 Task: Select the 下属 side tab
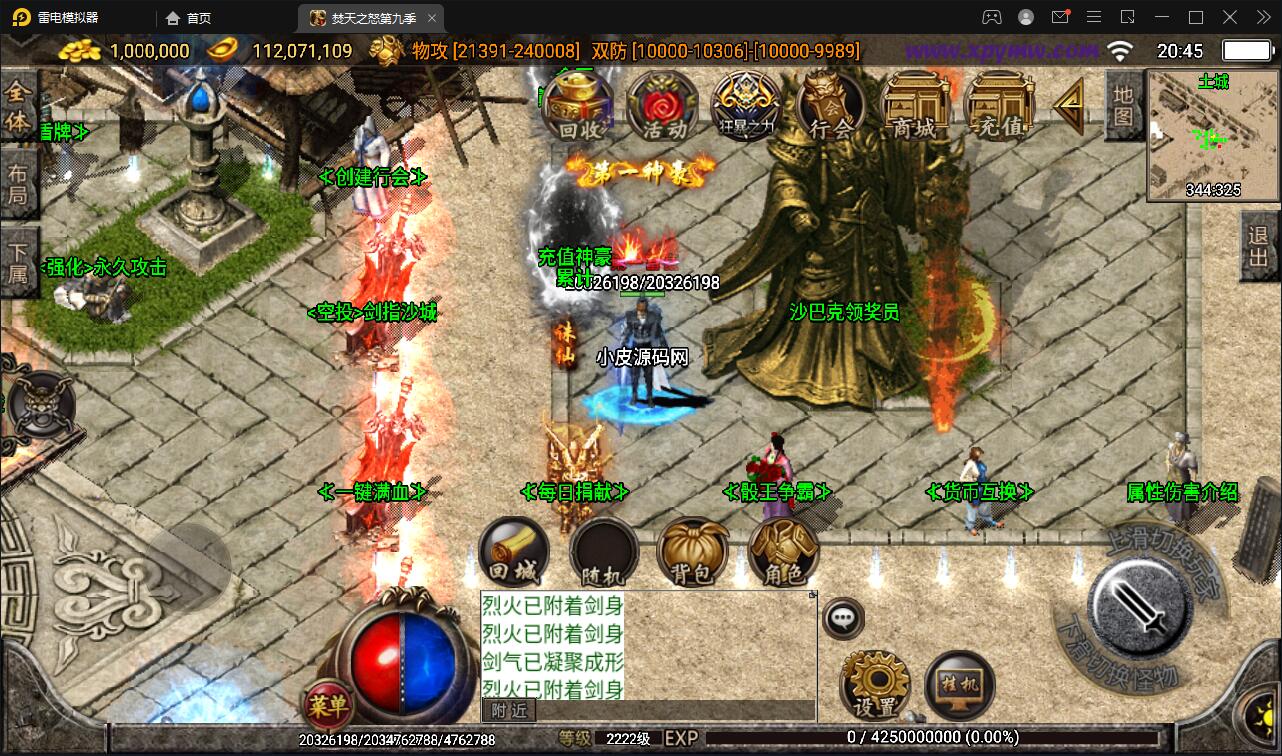18,262
